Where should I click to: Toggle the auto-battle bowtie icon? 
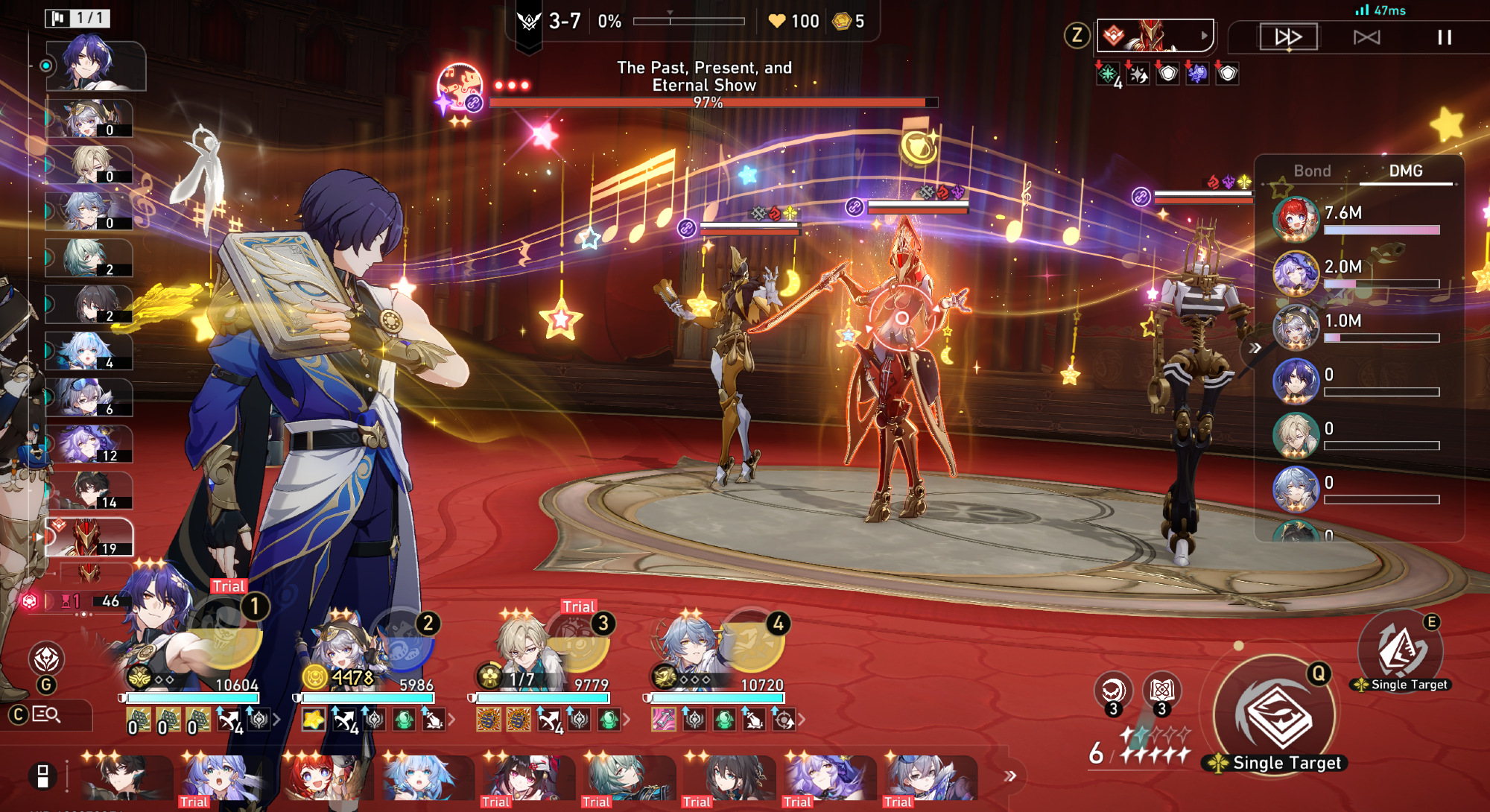[1366, 37]
